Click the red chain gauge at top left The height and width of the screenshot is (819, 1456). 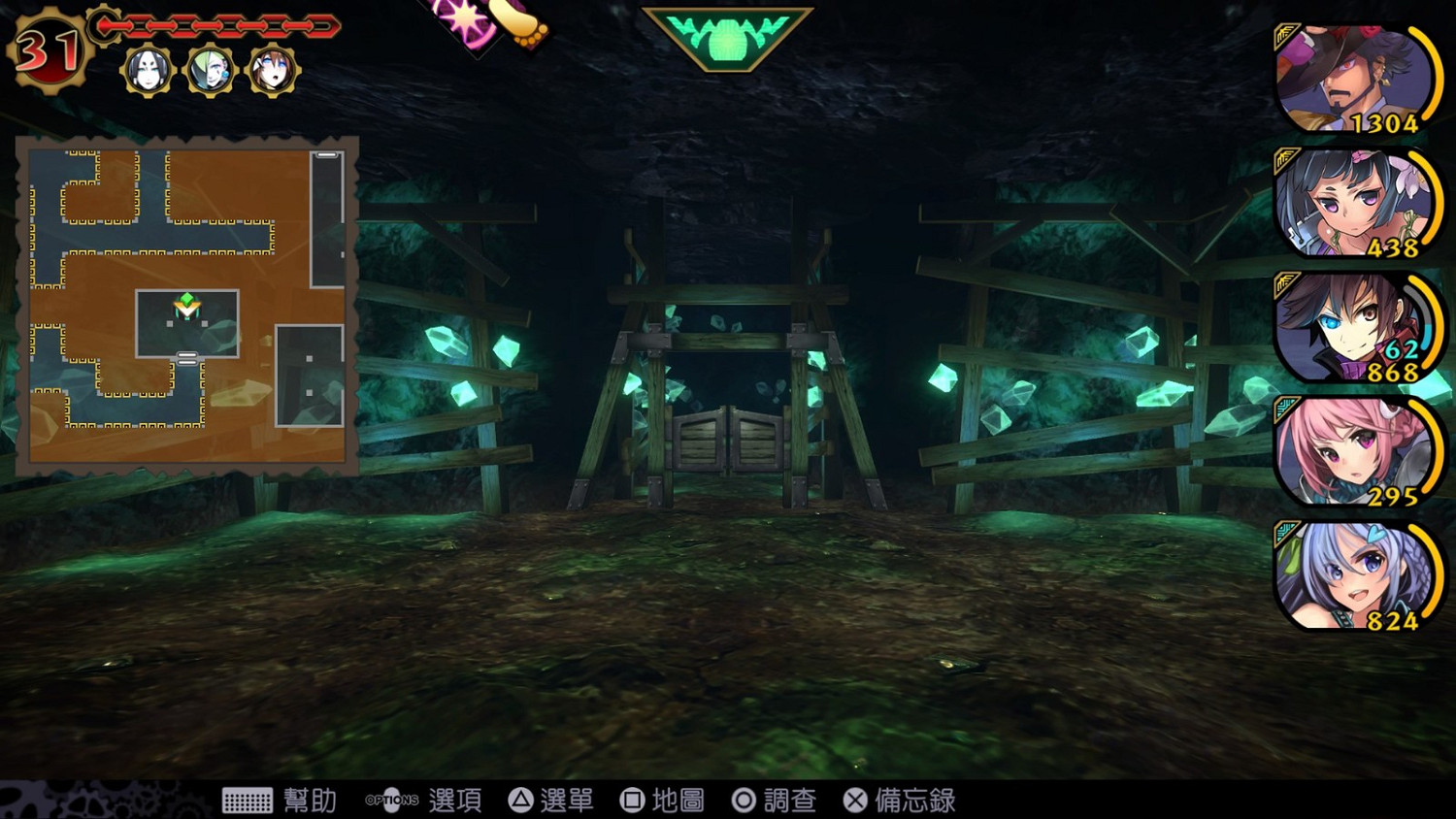point(218,27)
